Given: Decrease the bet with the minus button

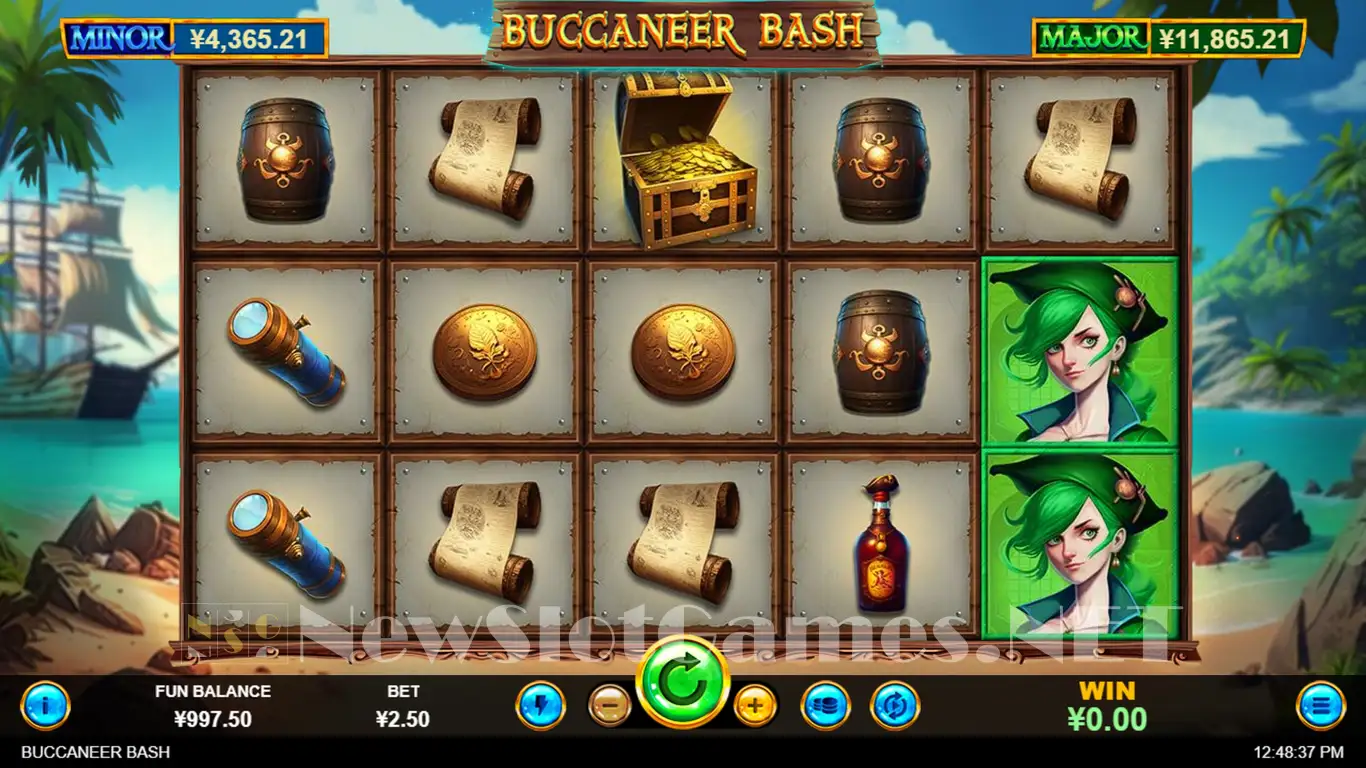Looking at the screenshot, I should tap(609, 706).
